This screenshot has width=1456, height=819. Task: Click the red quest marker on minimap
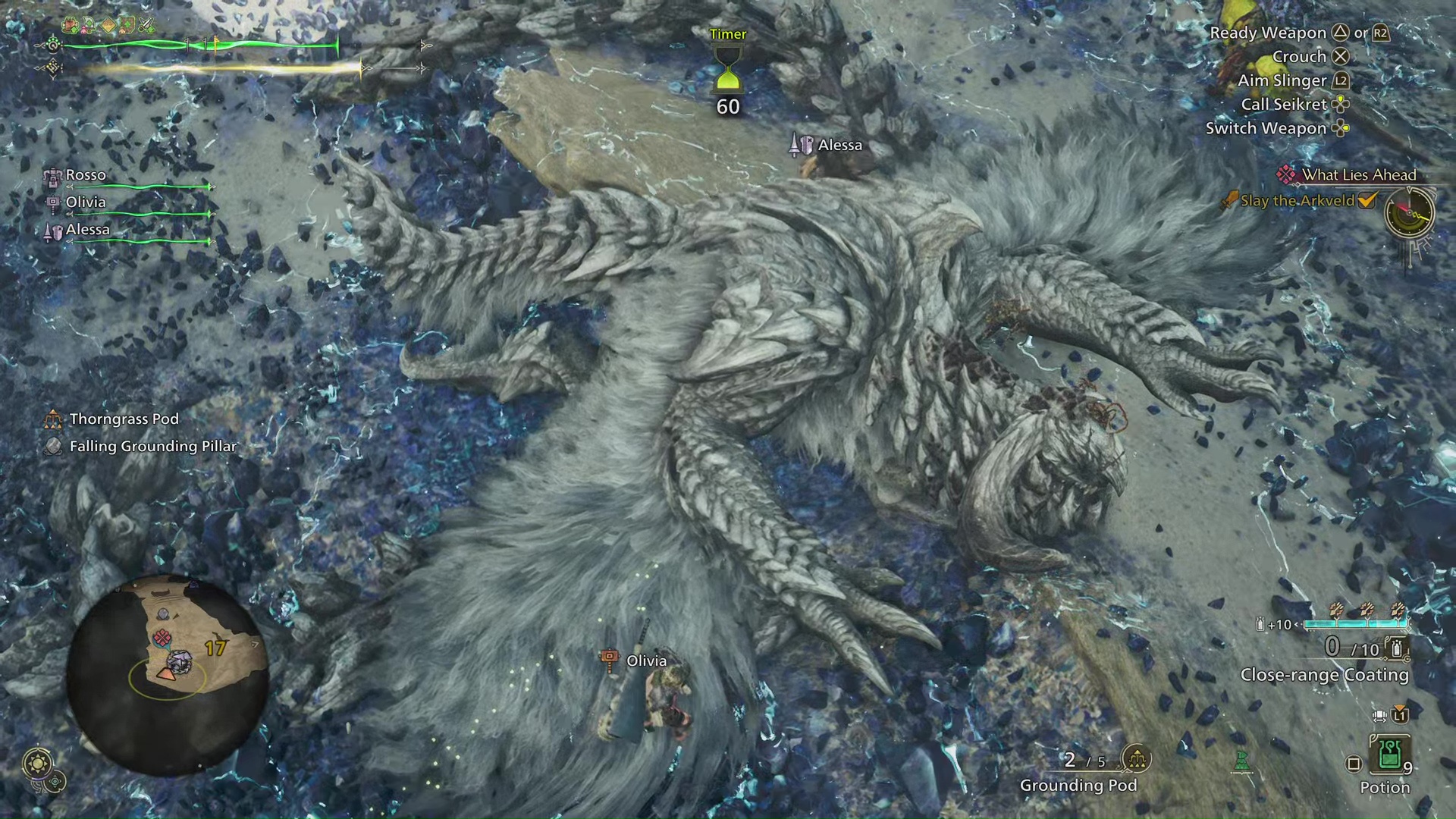[x=162, y=637]
